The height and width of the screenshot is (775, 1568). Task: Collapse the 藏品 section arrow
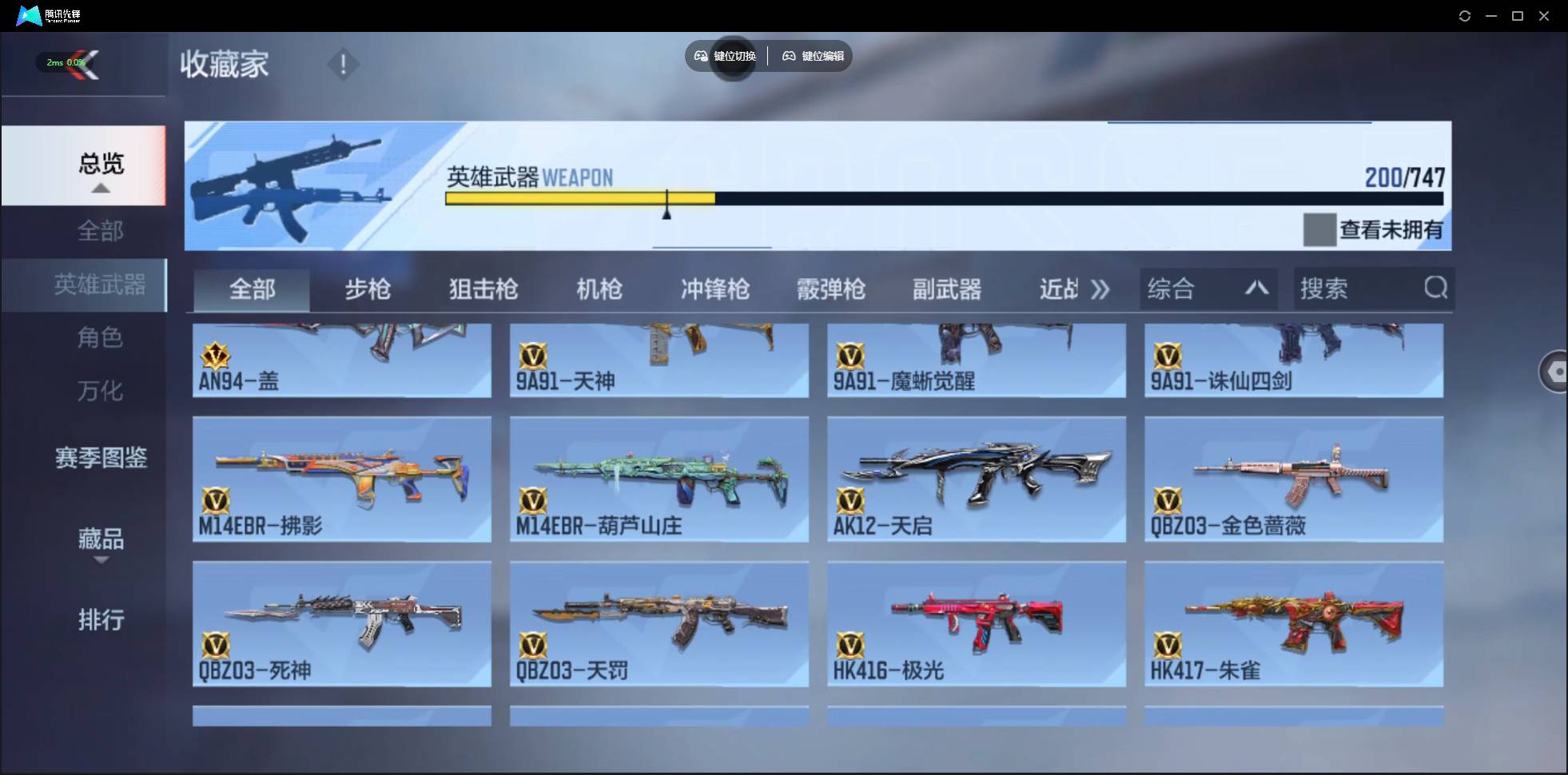click(x=101, y=562)
